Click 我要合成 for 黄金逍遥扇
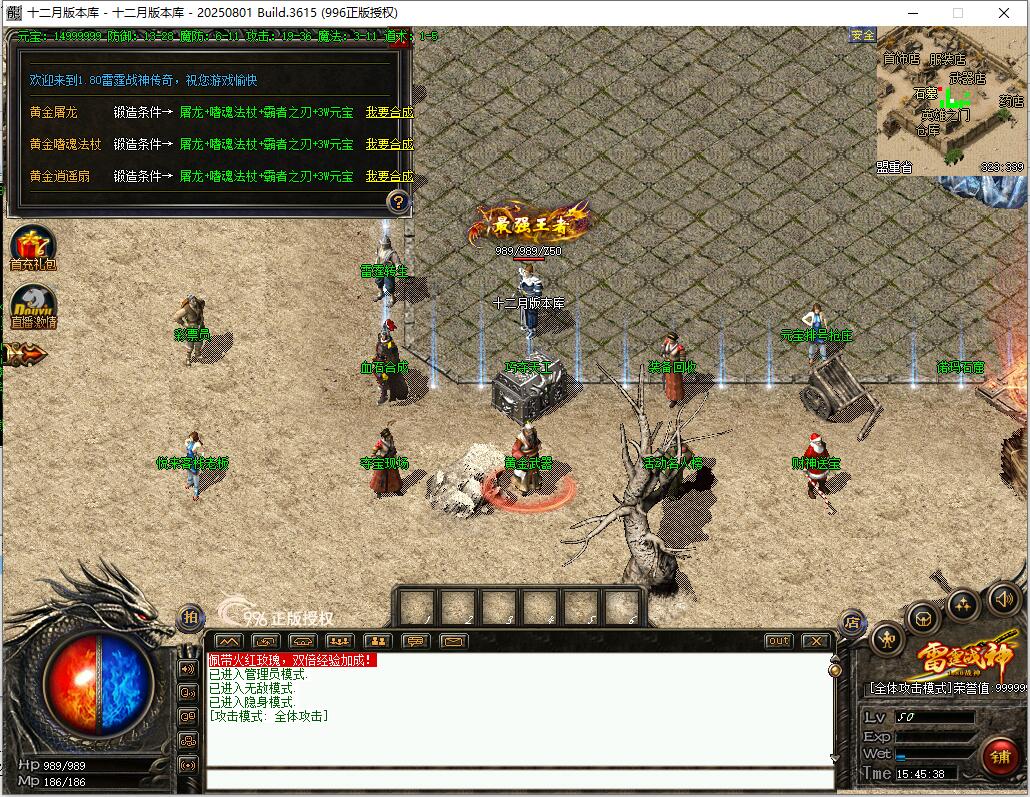This screenshot has width=1030, height=797. coord(389,176)
